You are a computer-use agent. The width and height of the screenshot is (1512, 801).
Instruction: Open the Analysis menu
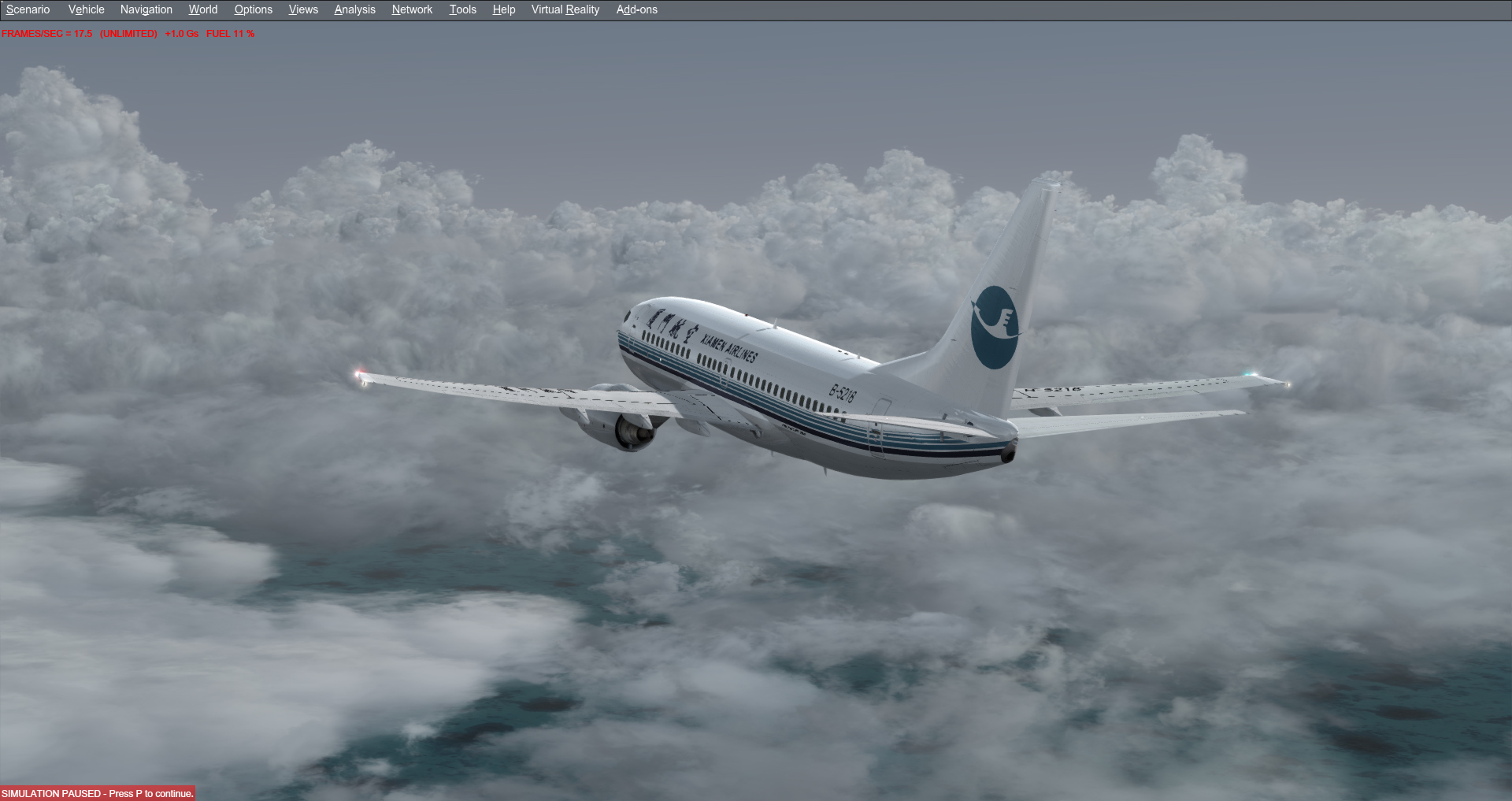point(354,9)
